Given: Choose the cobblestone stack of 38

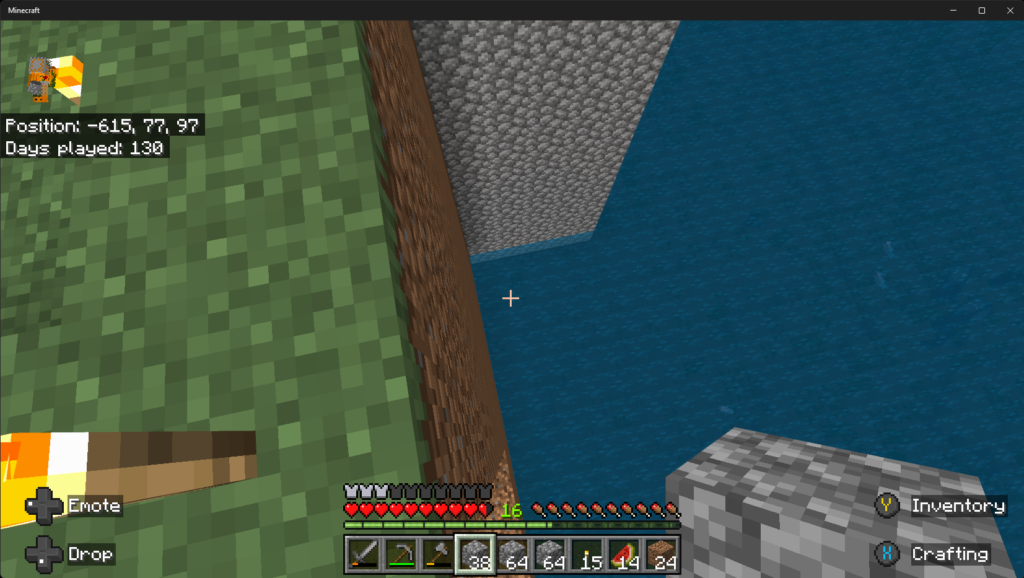Looking at the screenshot, I should click(474, 554).
